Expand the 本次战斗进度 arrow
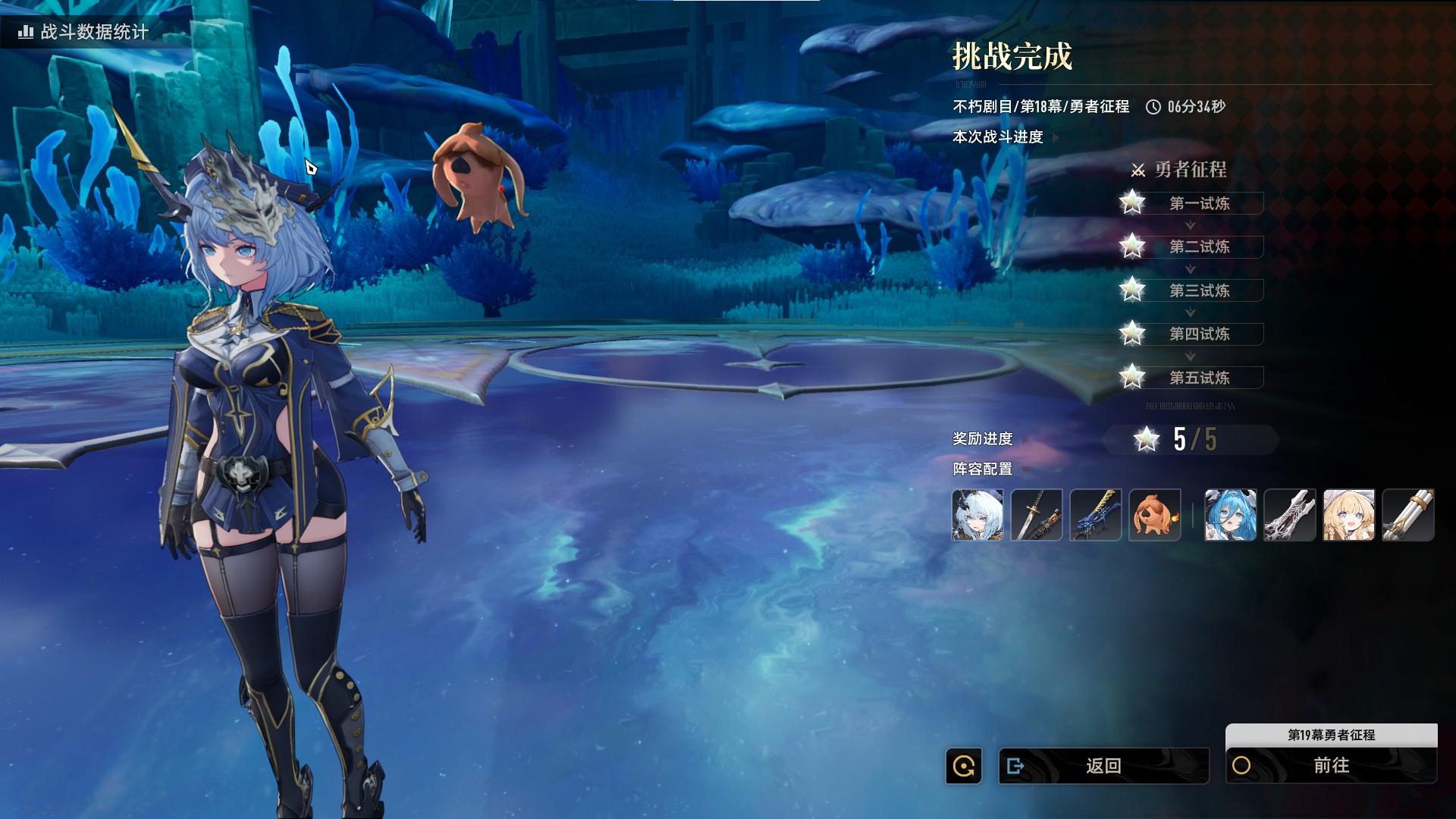1456x819 pixels. pos(1056,137)
